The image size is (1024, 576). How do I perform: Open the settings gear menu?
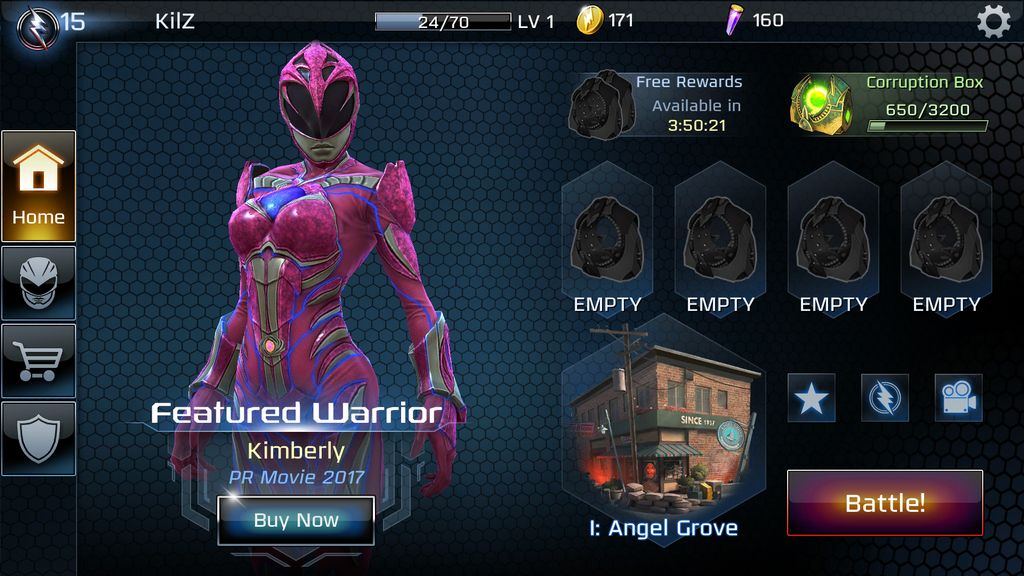tap(993, 21)
